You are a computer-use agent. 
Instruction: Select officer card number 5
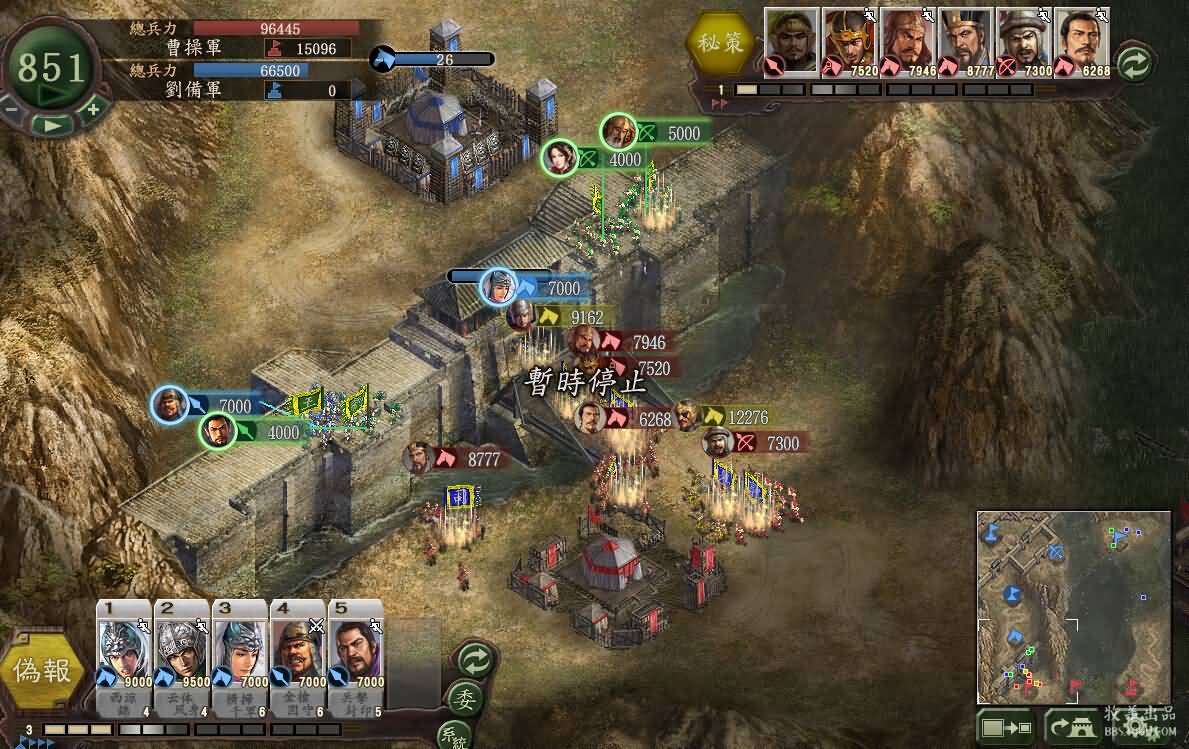356,655
